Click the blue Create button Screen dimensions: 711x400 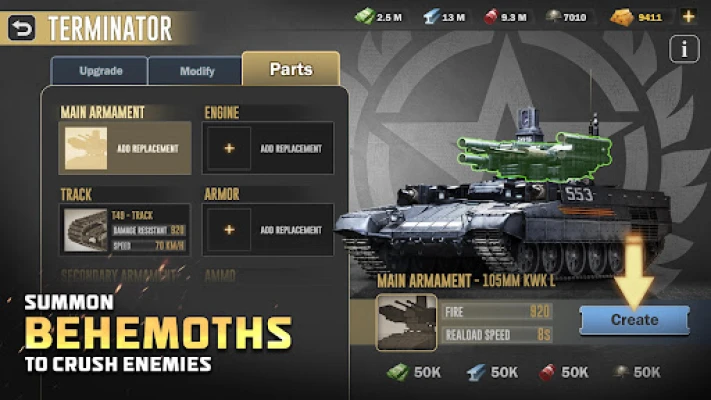pos(634,320)
